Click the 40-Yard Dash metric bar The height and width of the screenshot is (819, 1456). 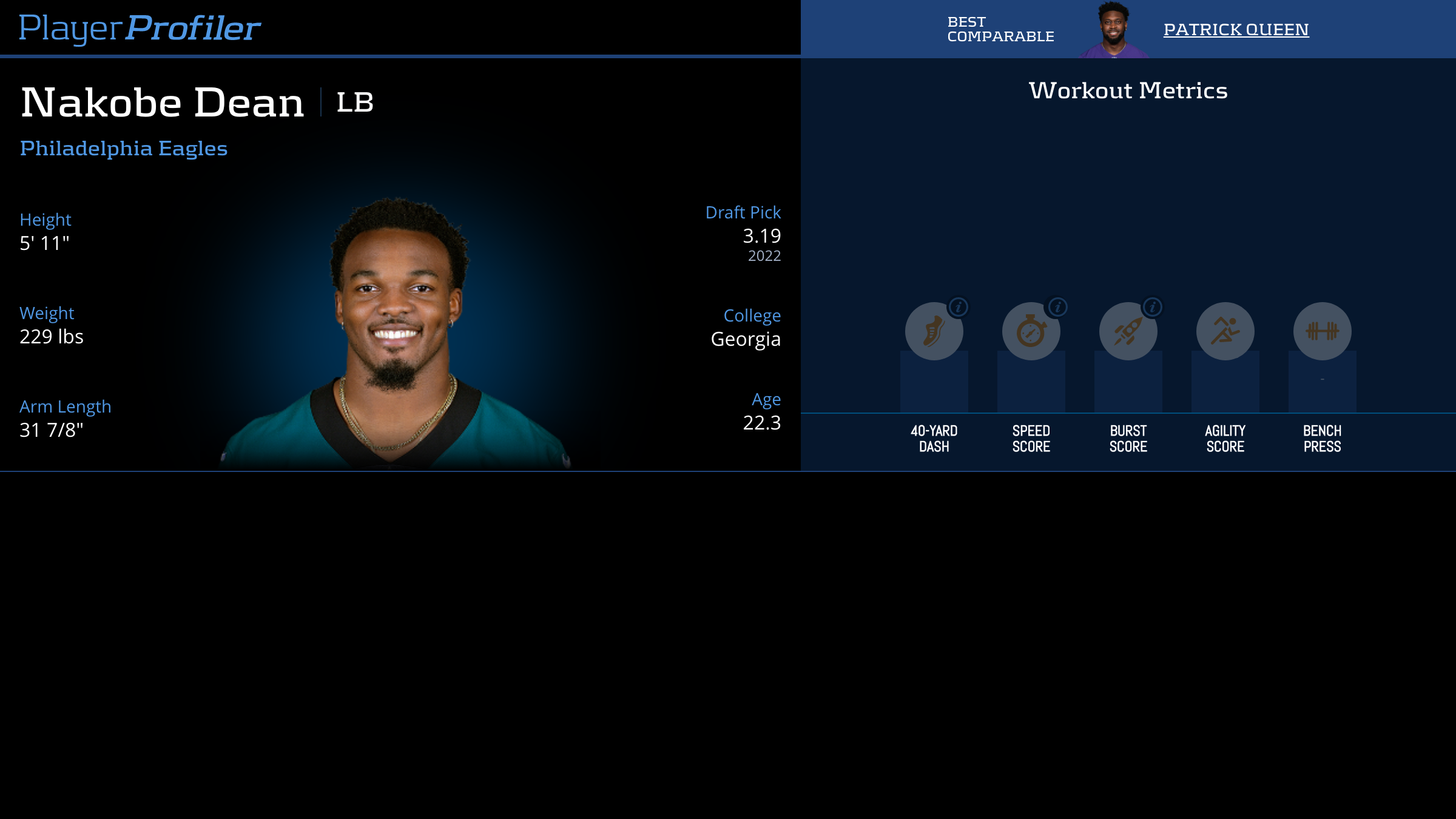pyautogui.click(x=934, y=382)
